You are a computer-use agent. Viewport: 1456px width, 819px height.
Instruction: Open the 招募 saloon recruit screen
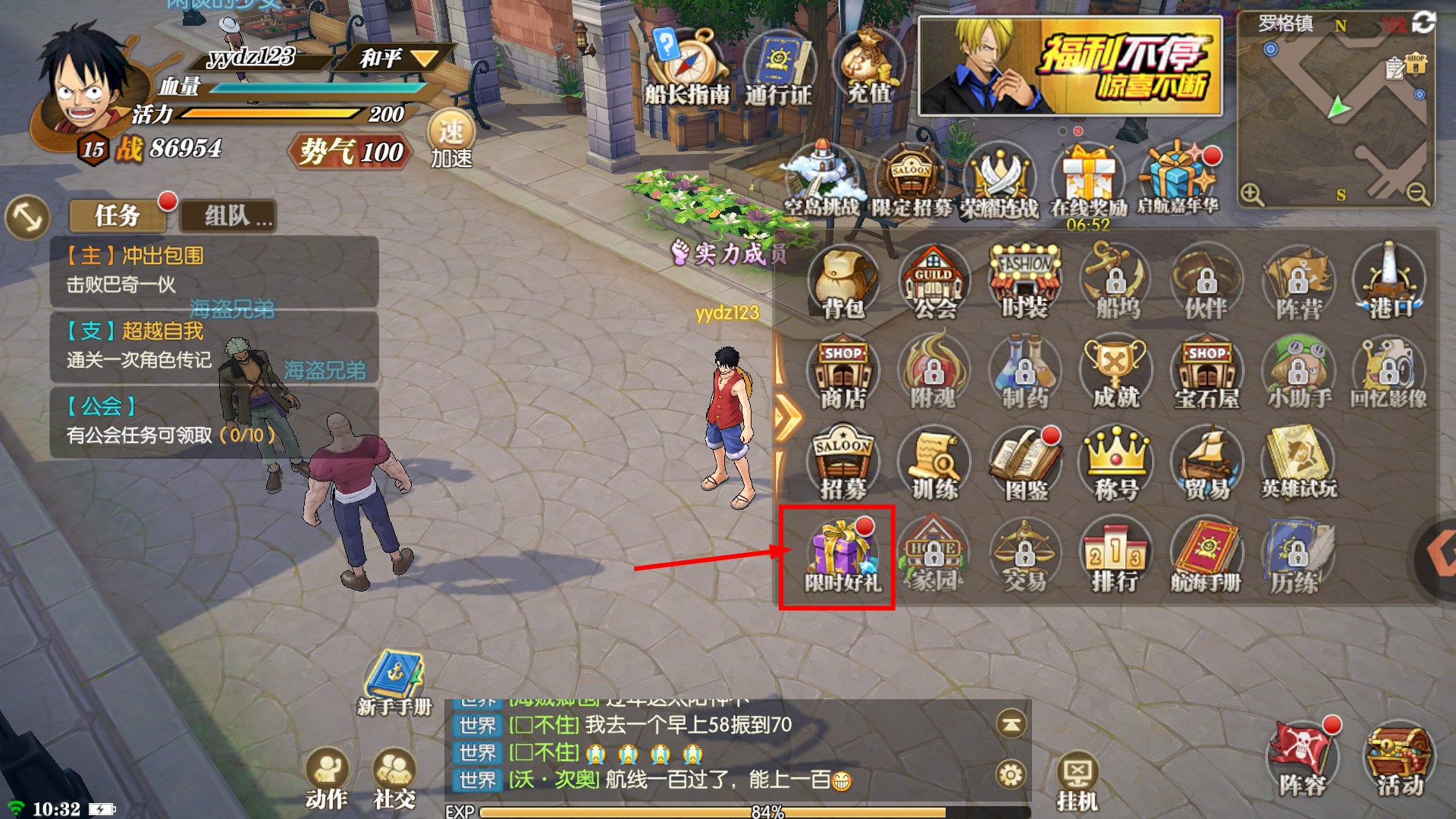(x=843, y=464)
